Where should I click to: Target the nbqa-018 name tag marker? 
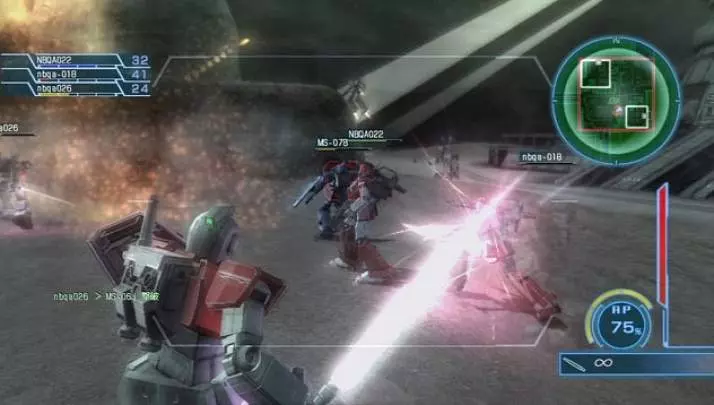(540, 157)
